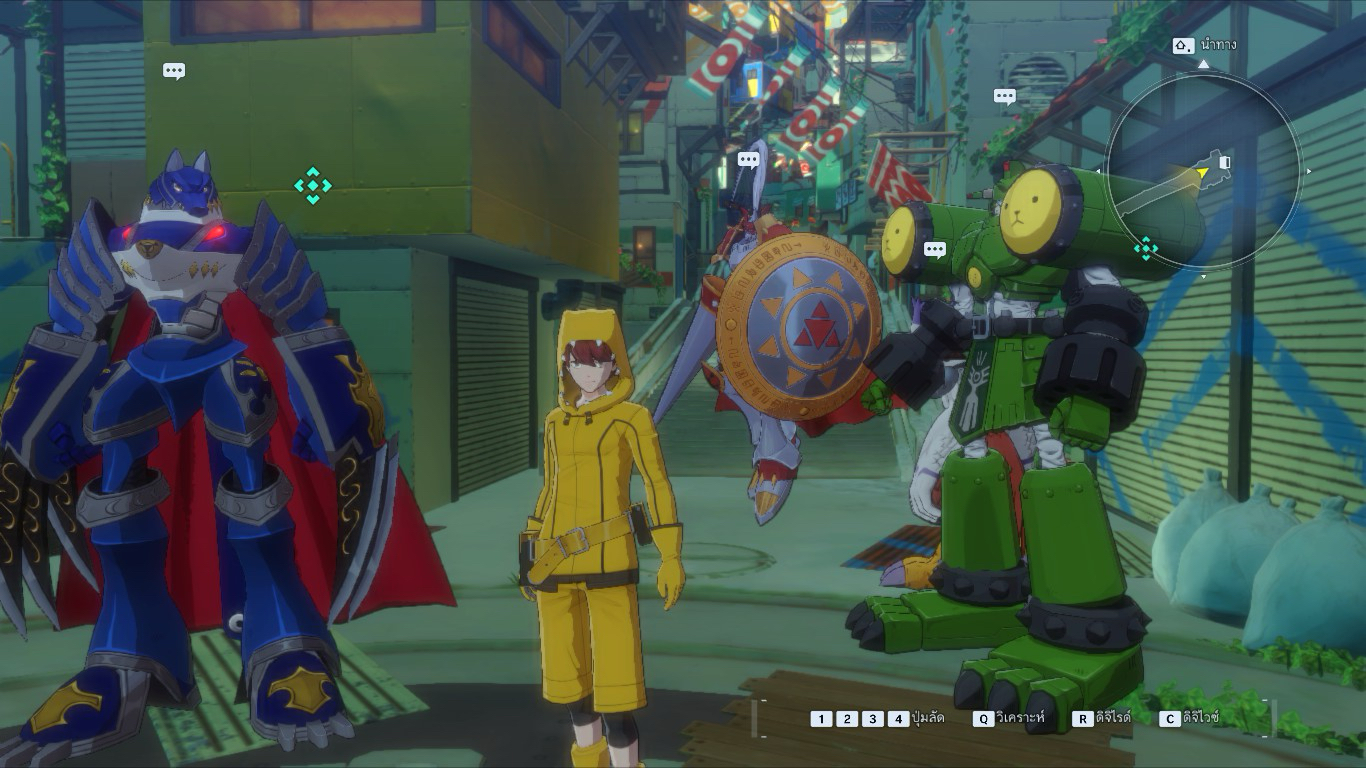Select the white door icon on the minimap

pos(1225,162)
